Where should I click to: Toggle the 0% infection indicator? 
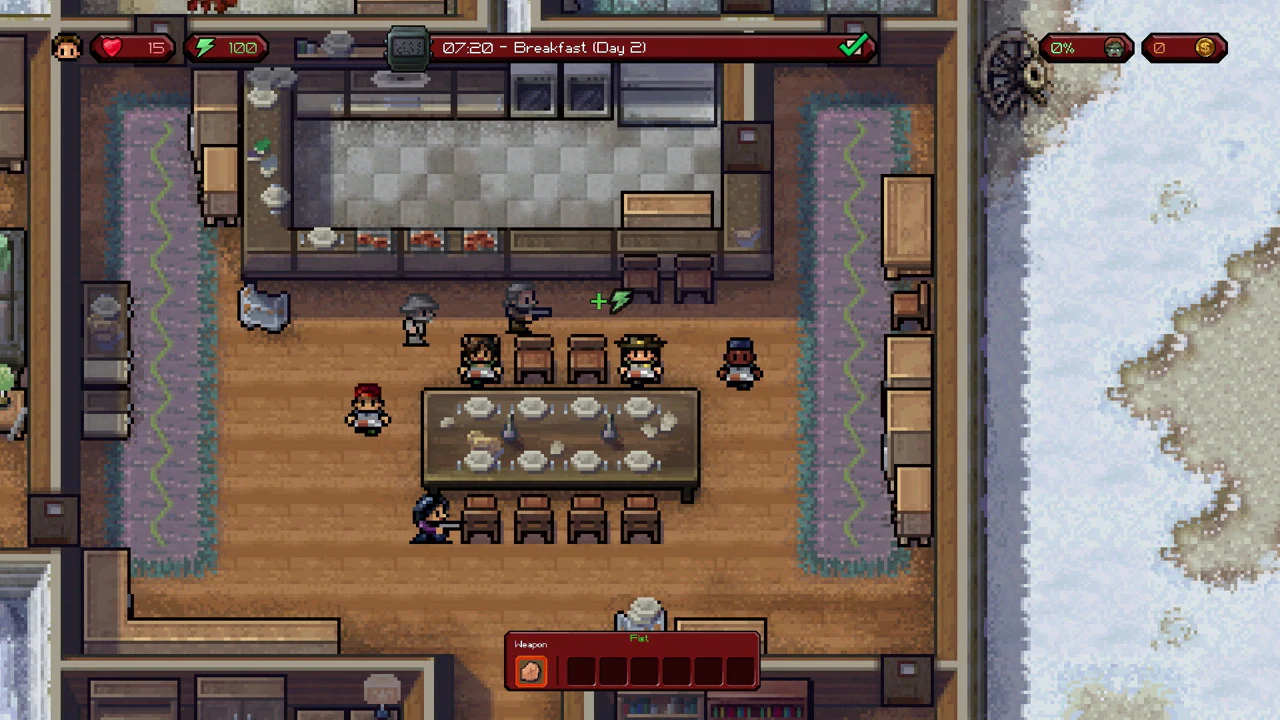(x=1062, y=47)
